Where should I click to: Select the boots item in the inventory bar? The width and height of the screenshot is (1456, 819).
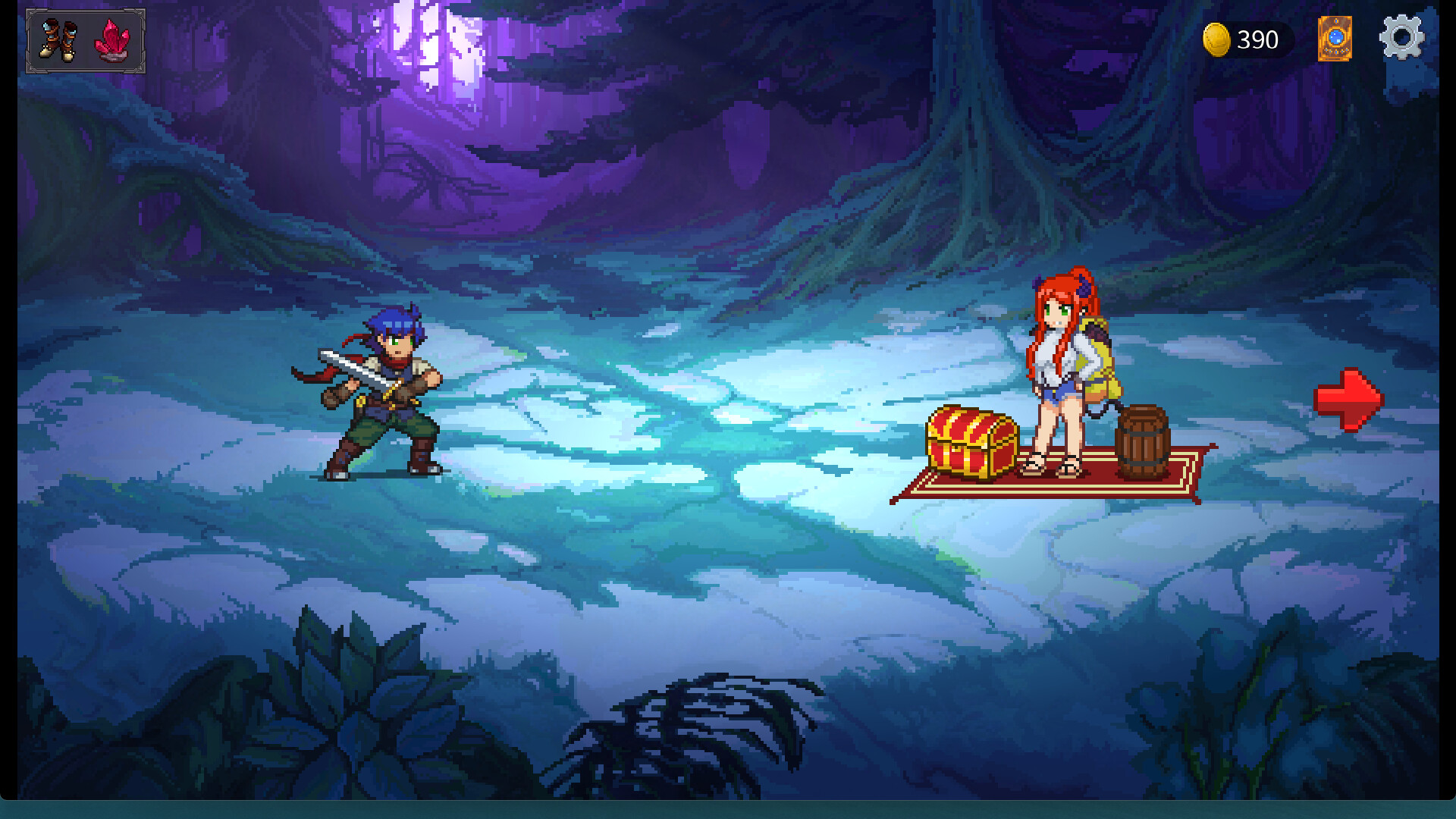click(60, 42)
